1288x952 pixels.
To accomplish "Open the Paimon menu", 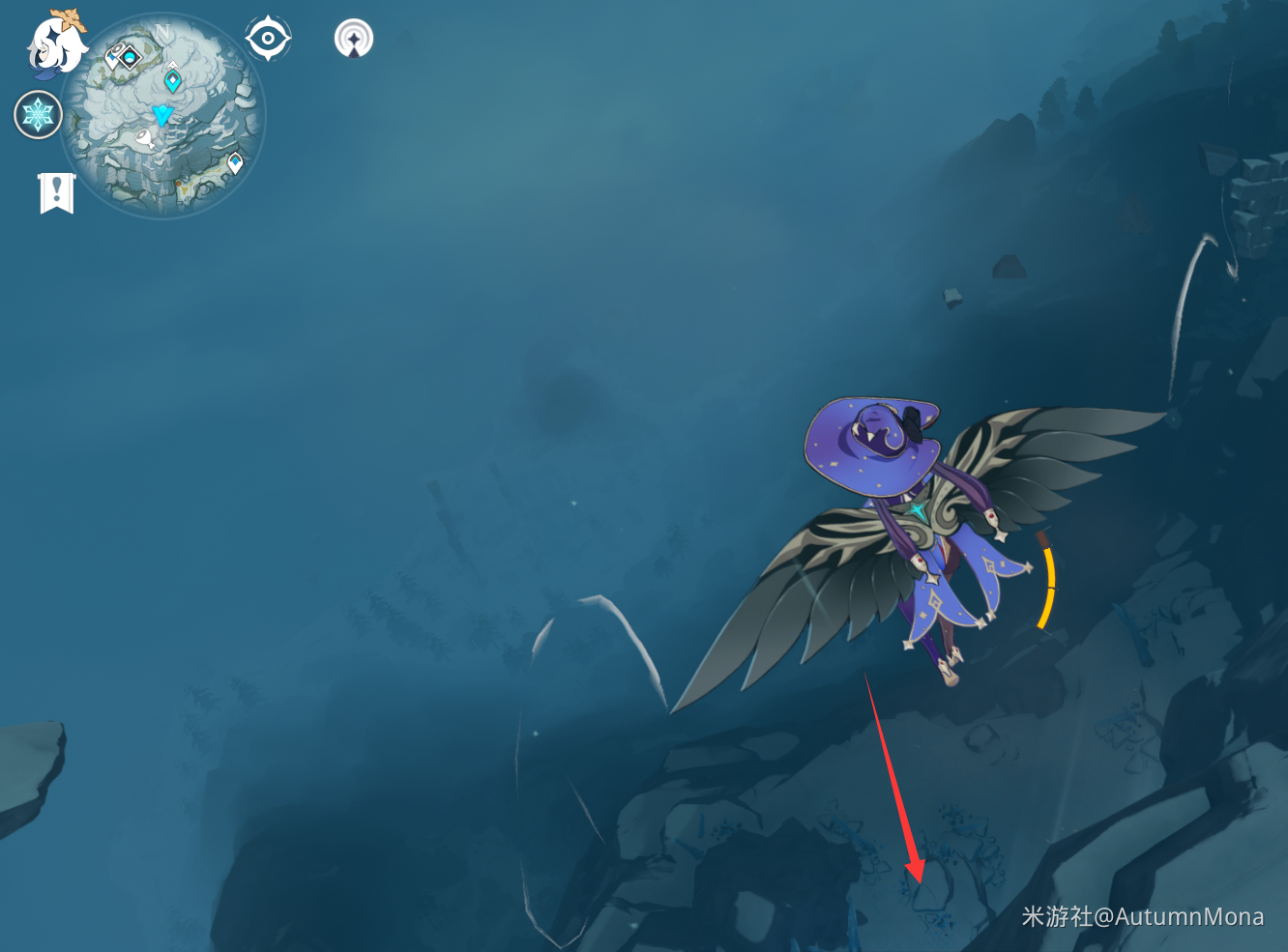I will (56, 44).
